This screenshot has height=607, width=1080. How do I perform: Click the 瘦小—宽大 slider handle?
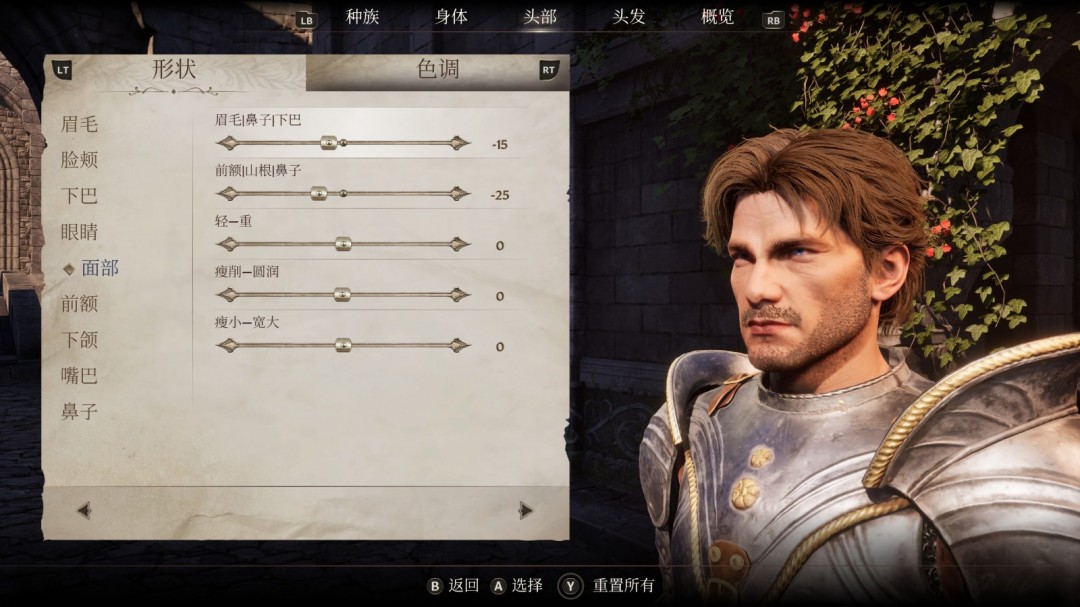[343, 345]
